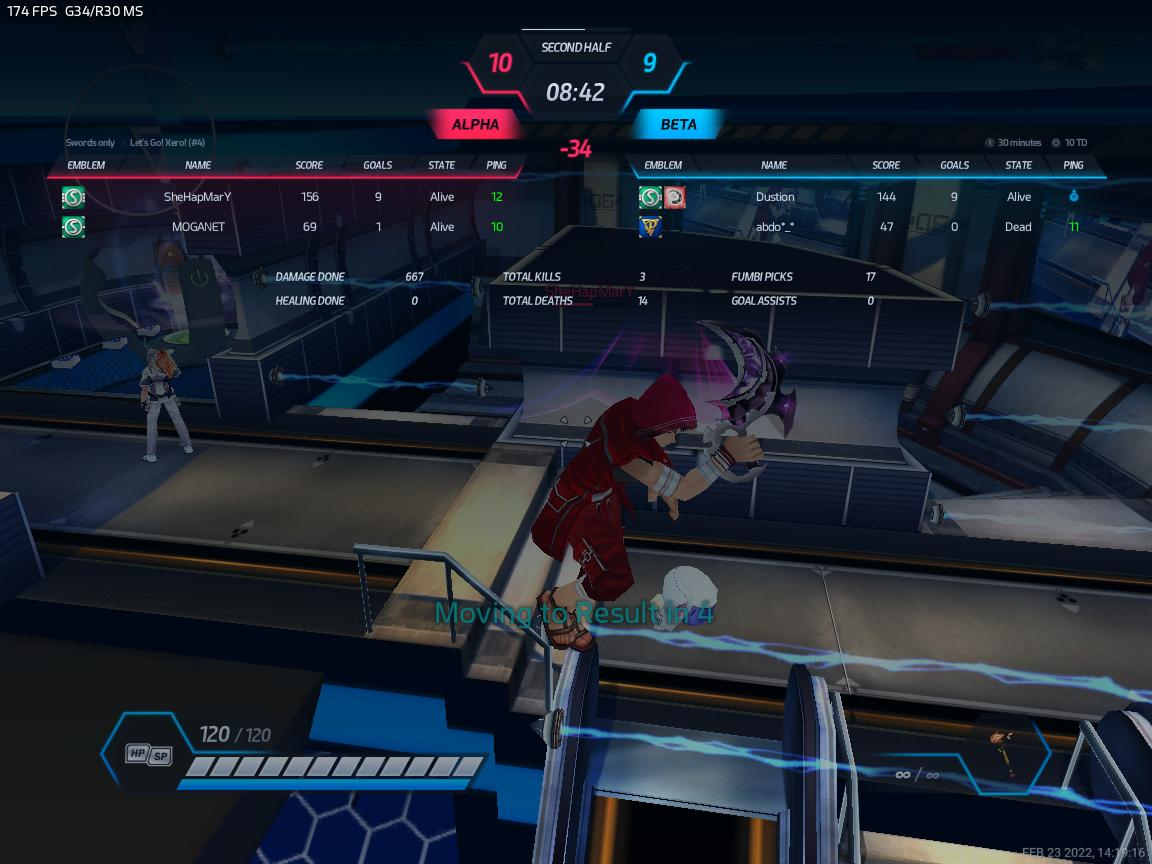1152x864 pixels.
Task: Click the BETA team banner
Action: point(678,125)
